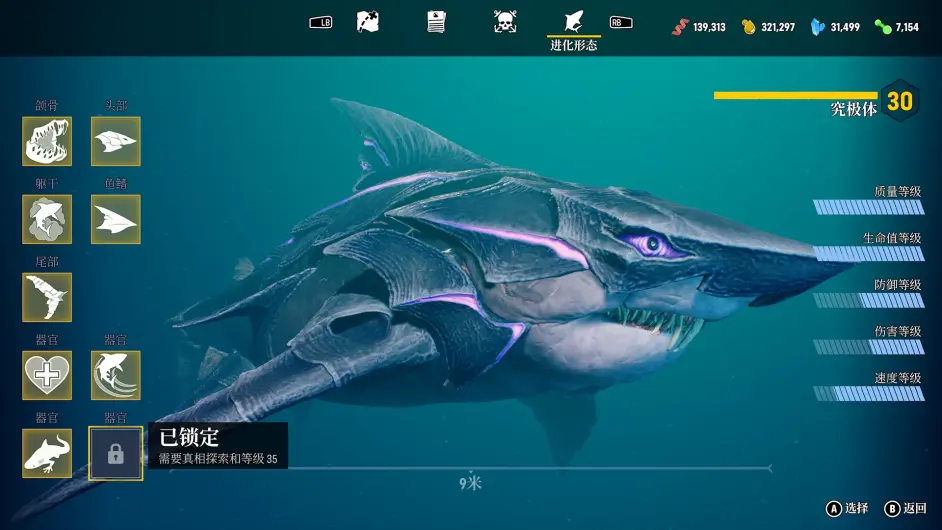Select the jaw (颌骨) evolution slot
This screenshot has height=530, width=942.
(x=47, y=142)
